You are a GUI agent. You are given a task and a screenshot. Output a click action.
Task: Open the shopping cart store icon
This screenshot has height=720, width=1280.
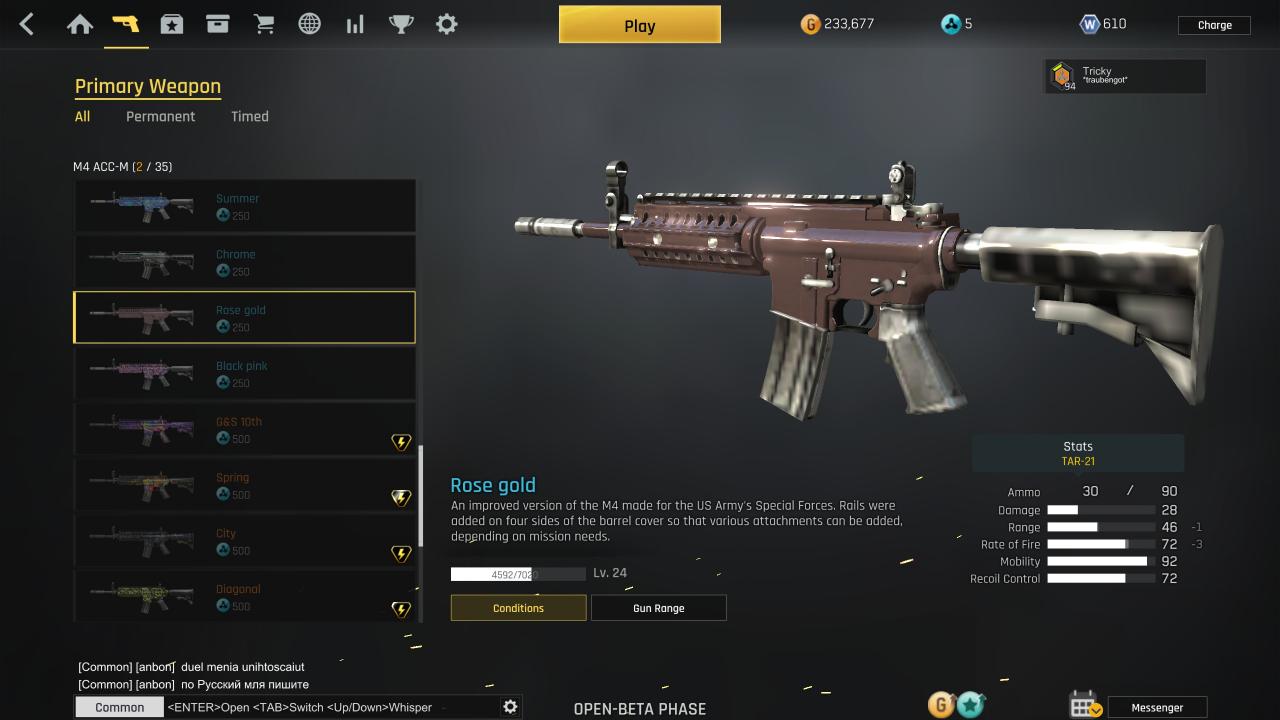click(x=264, y=24)
